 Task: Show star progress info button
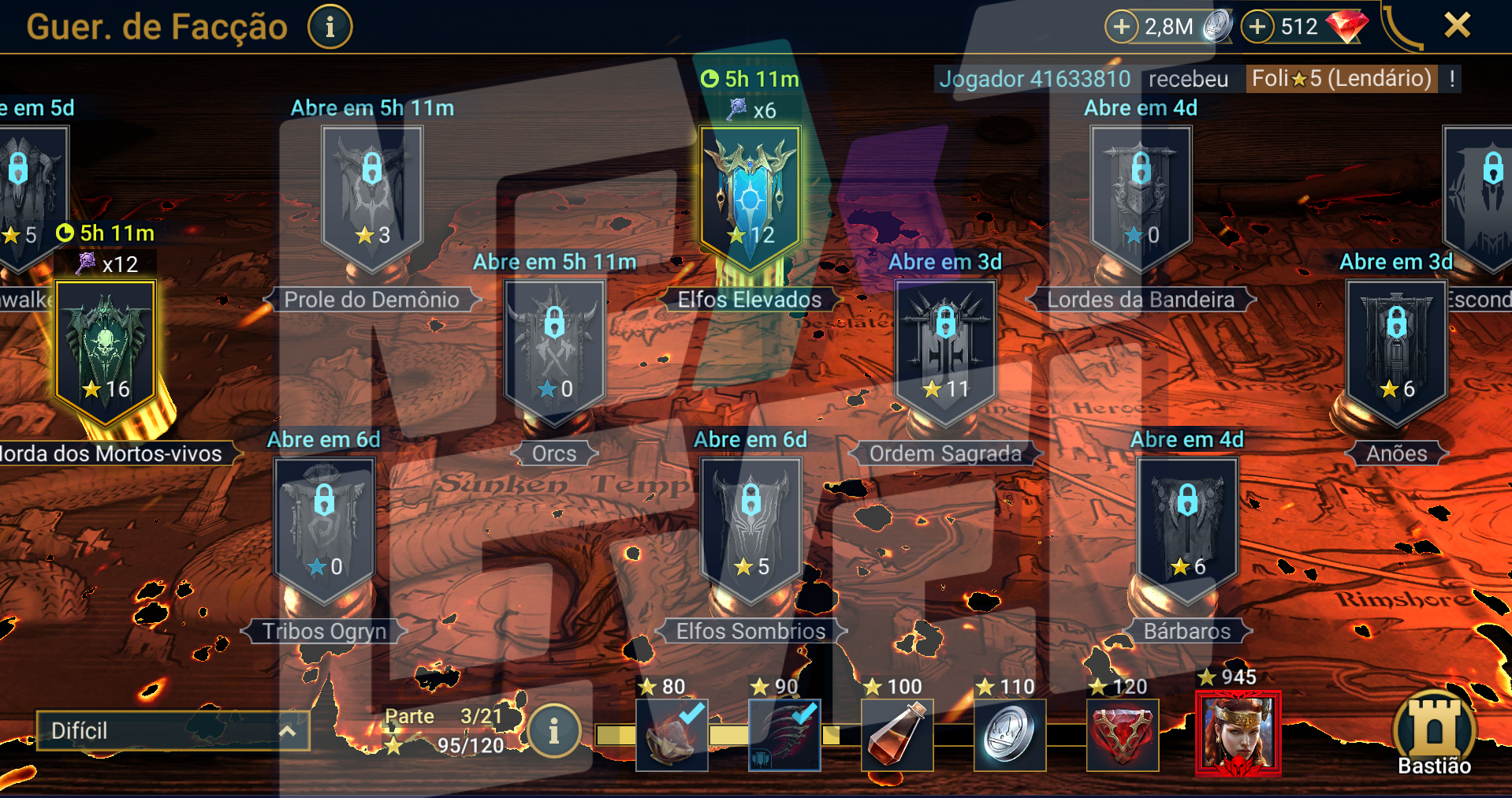(553, 731)
